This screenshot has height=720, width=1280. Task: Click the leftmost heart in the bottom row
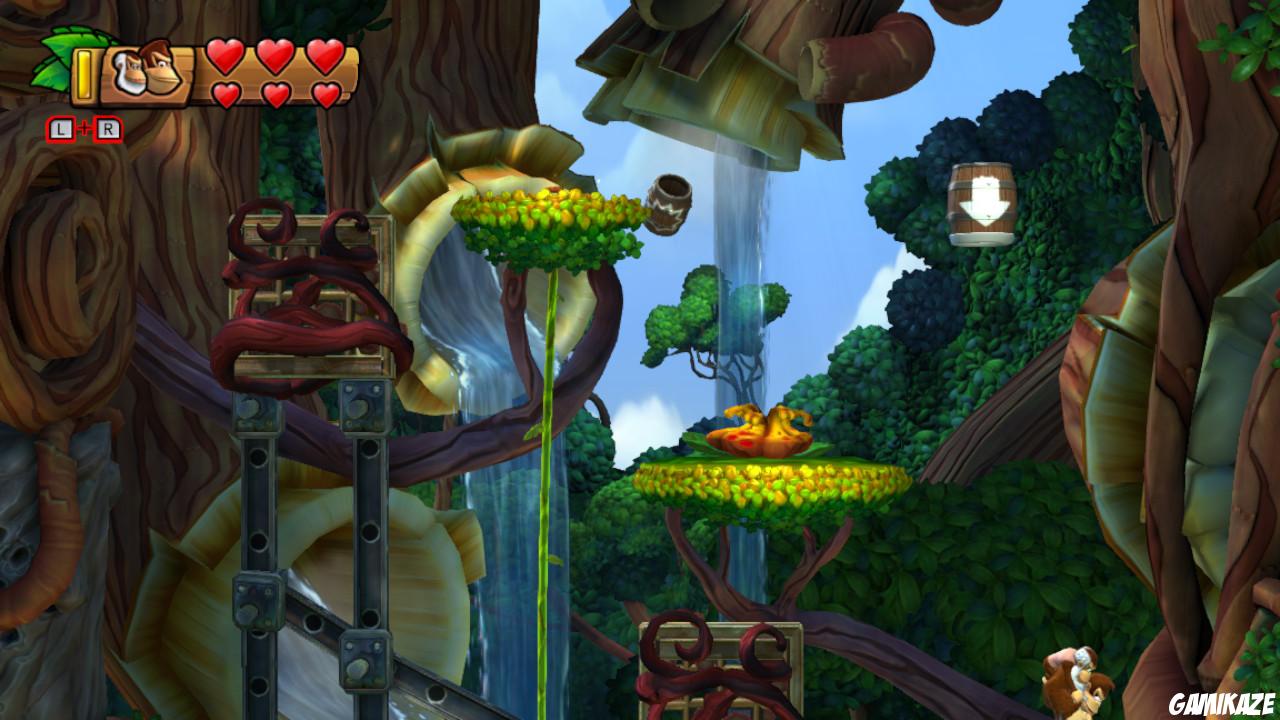pos(225,92)
